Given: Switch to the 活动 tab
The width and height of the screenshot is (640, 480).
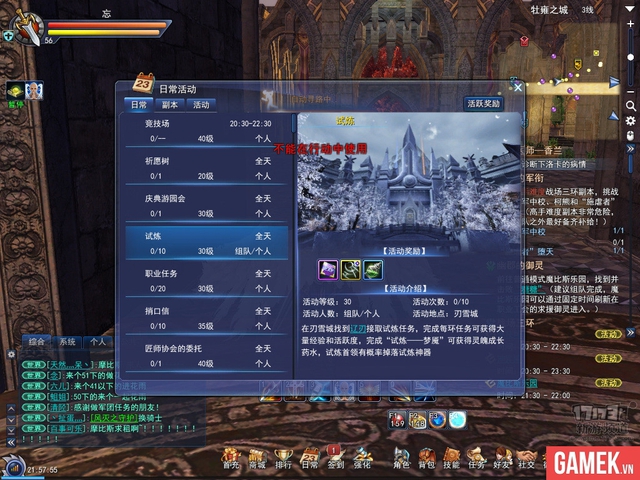Looking at the screenshot, I should (201, 104).
